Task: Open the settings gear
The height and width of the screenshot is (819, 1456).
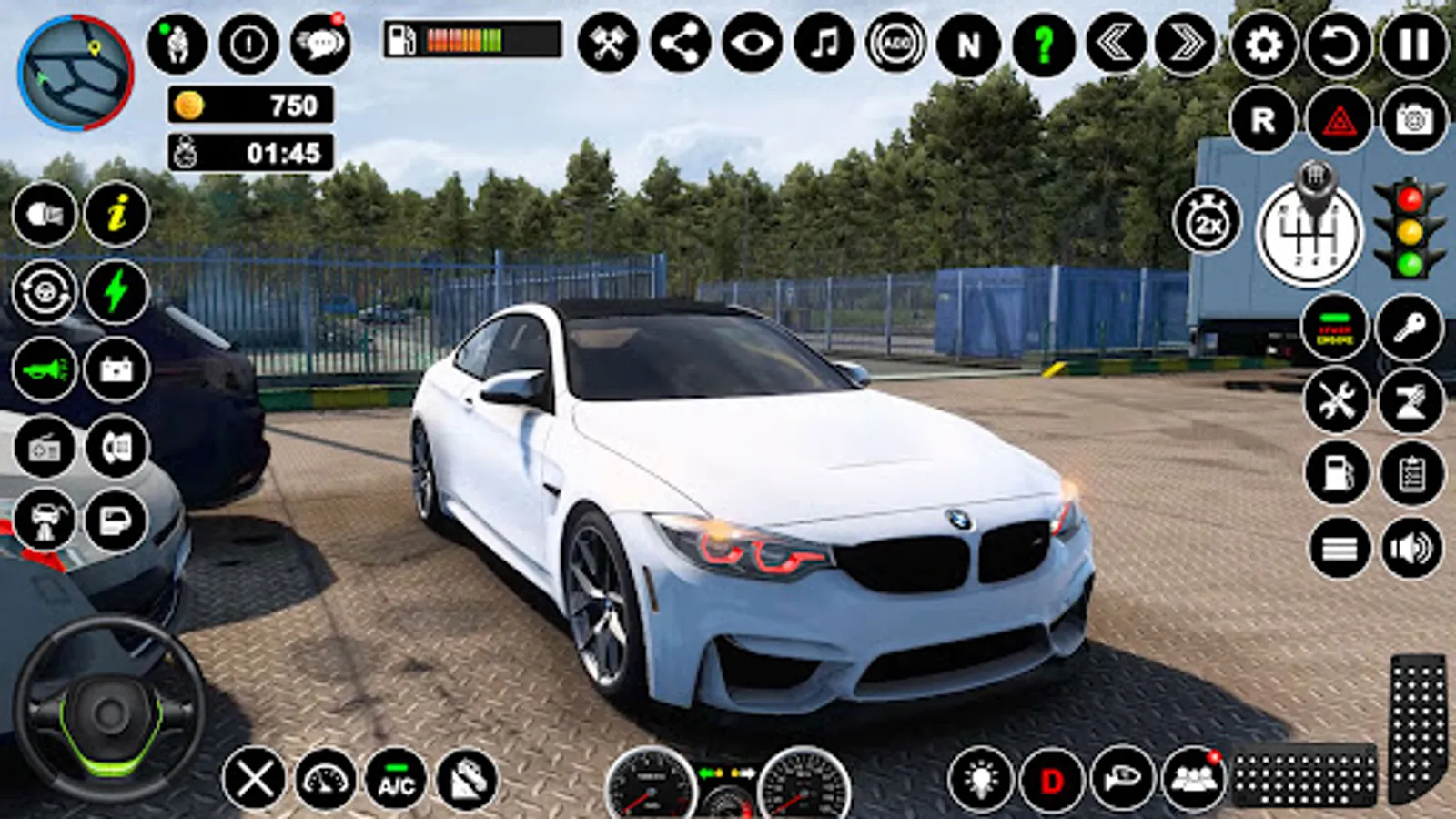Action: (1264, 44)
